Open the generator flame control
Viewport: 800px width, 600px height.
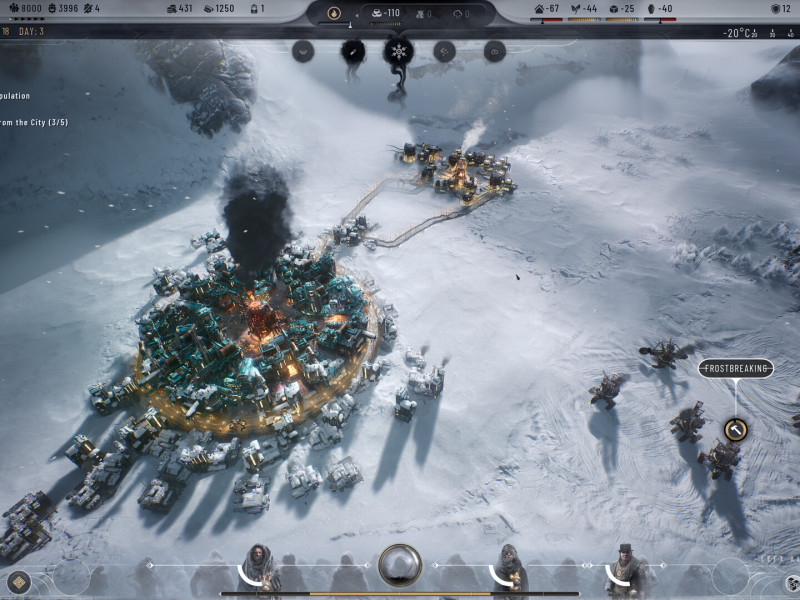pyautogui.click(x=334, y=13)
